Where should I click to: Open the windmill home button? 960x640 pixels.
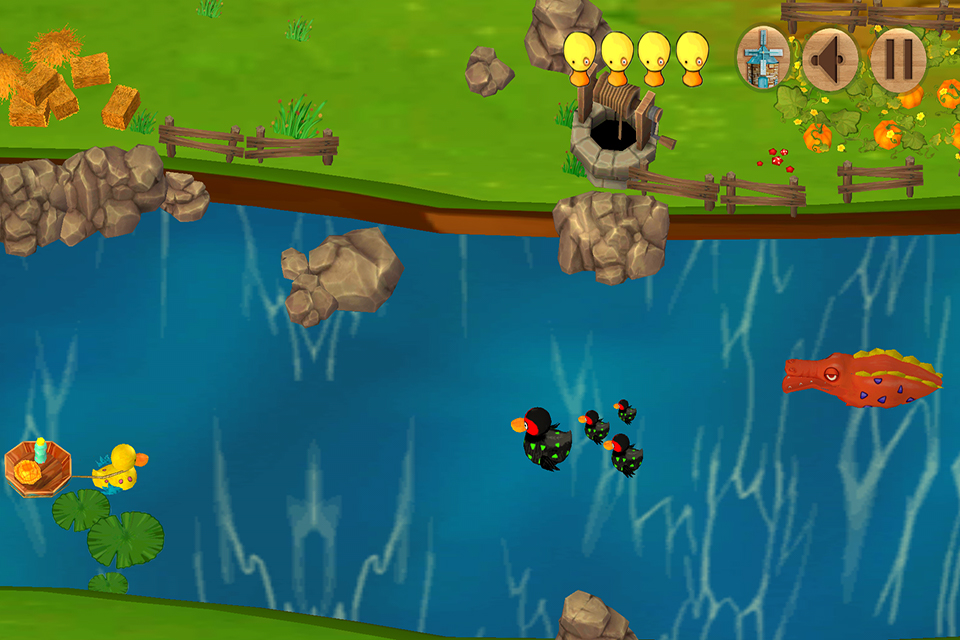pos(764,58)
